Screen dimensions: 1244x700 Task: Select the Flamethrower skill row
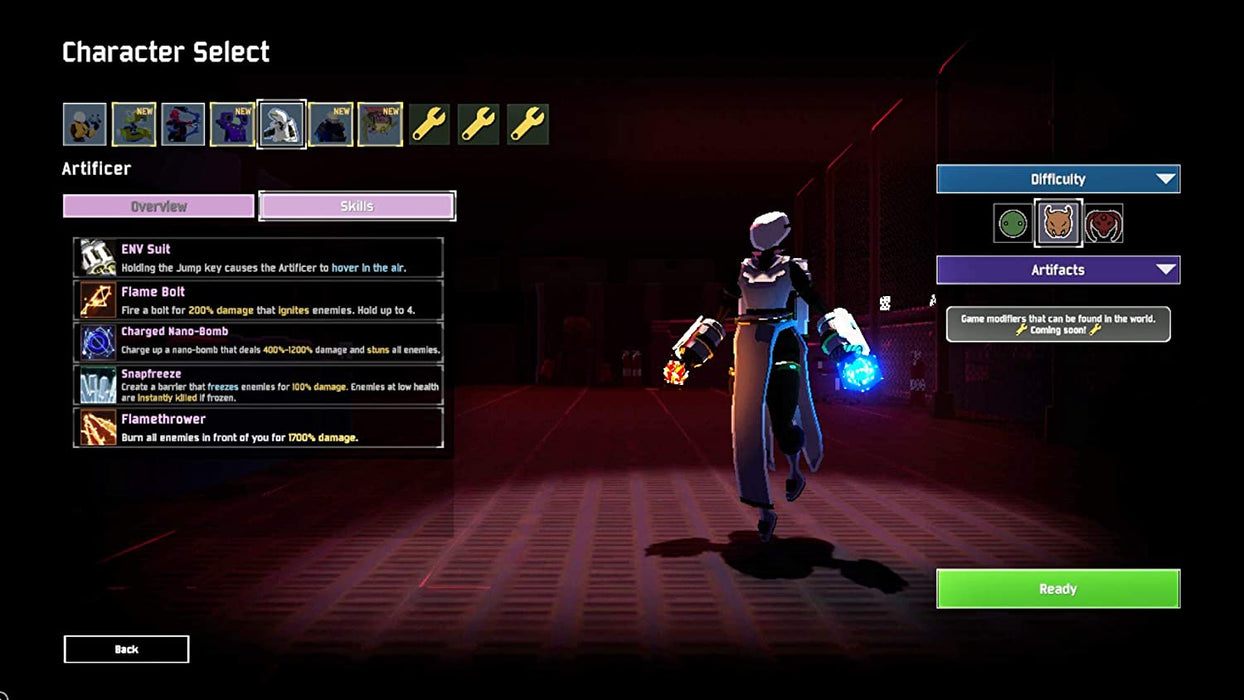coord(258,427)
